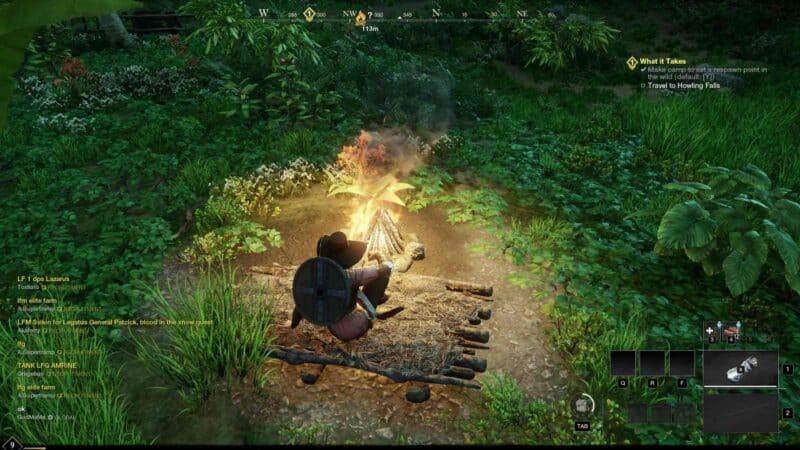Use the food consumable quick slot

pos(733,330)
